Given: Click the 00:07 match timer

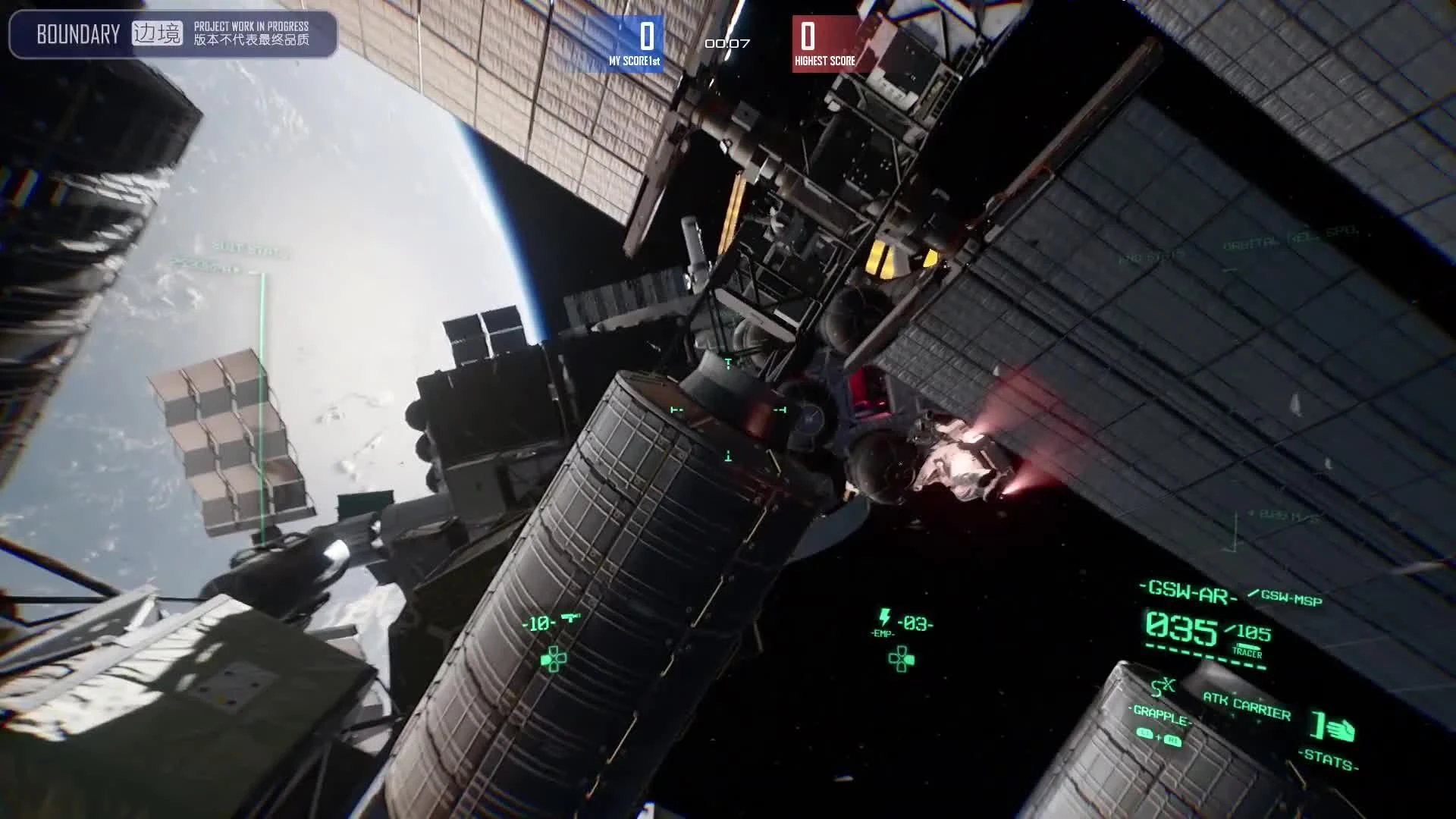Looking at the screenshot, I should [726, 45].
